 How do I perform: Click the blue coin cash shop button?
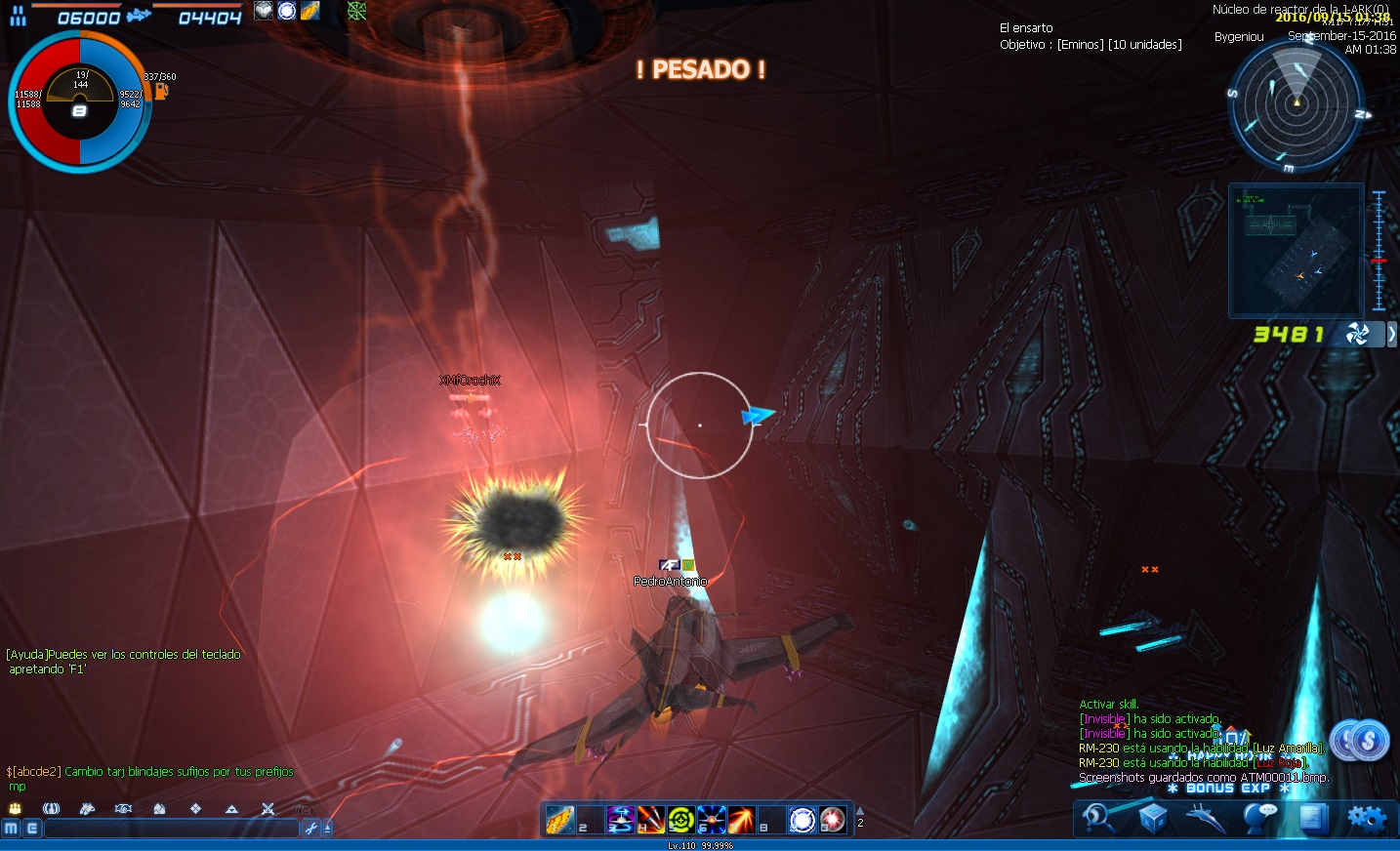(1360, 742)
